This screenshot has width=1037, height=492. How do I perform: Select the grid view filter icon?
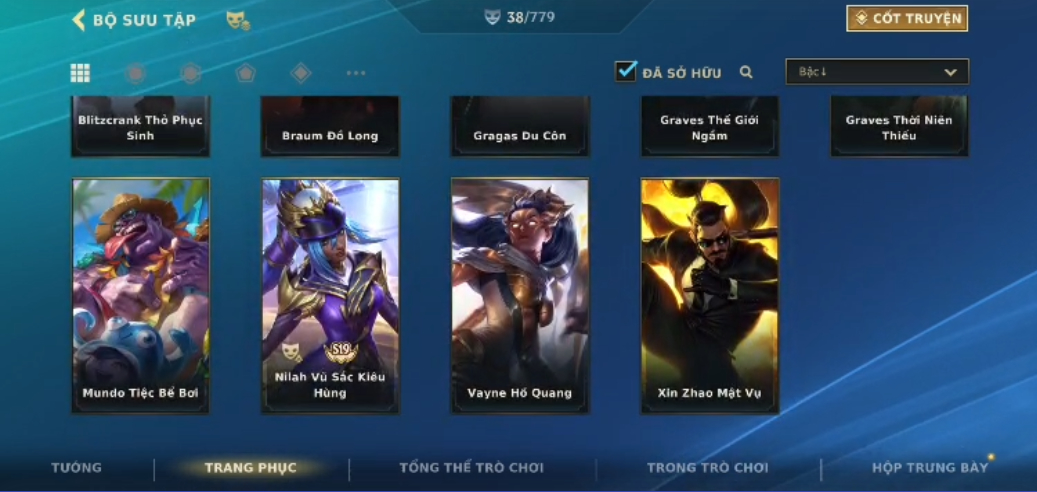click(x=80, y=72)
